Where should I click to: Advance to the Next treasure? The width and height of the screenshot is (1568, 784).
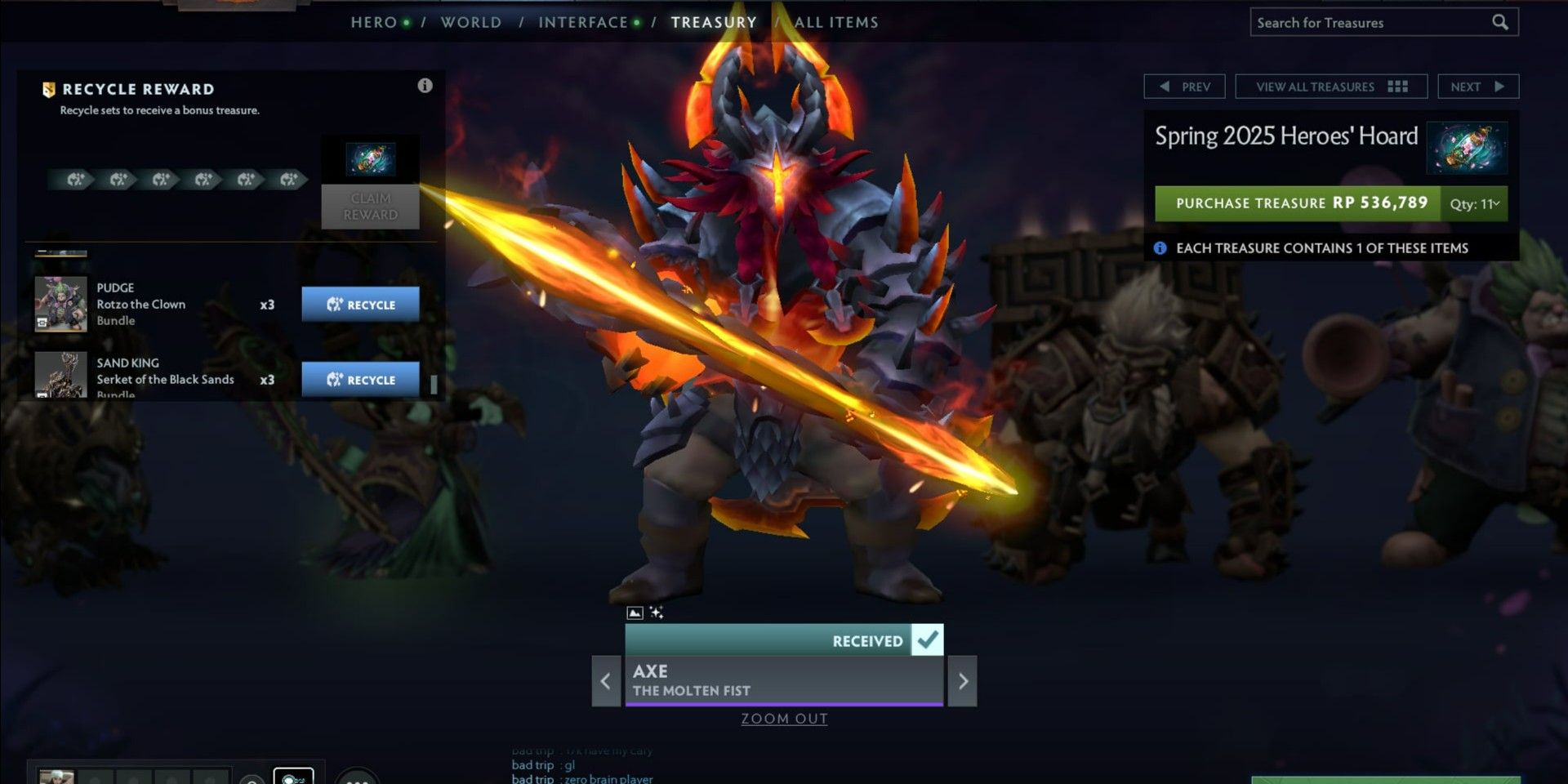tap(1477, 87)
